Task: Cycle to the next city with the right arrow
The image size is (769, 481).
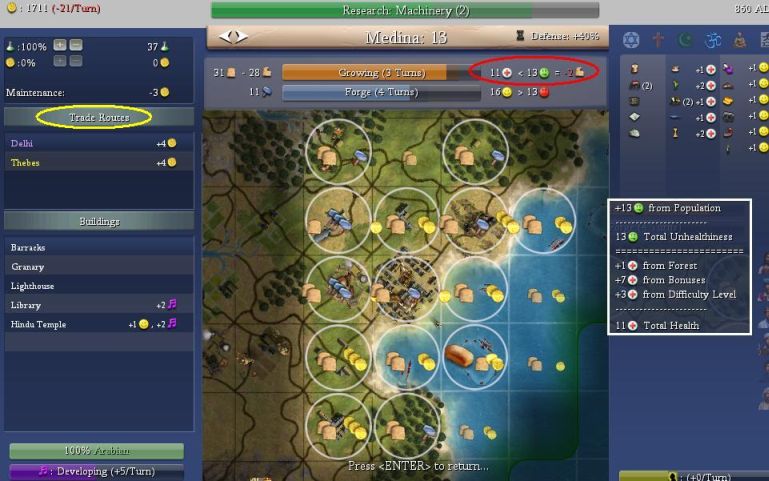Action: pos(242,38)
